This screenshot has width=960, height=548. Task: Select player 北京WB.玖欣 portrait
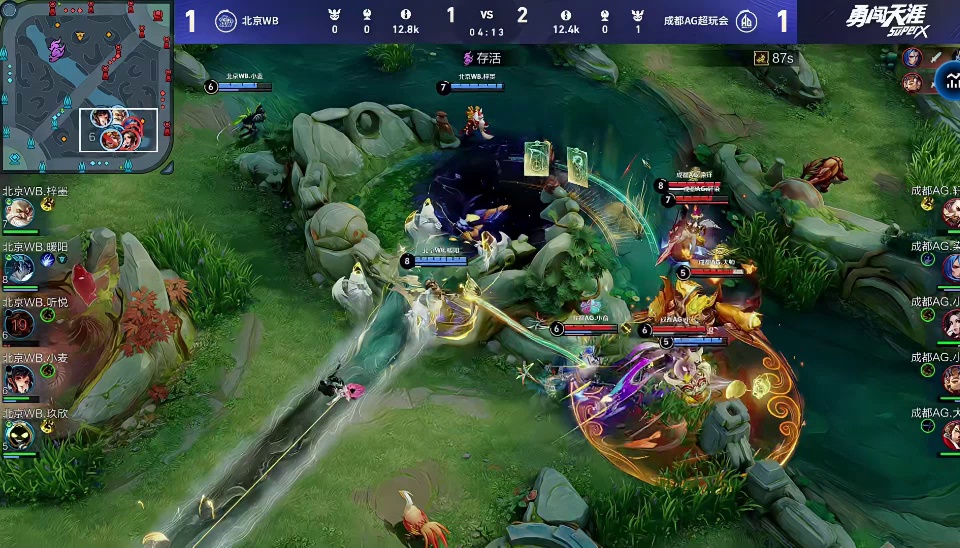[19, 434]
